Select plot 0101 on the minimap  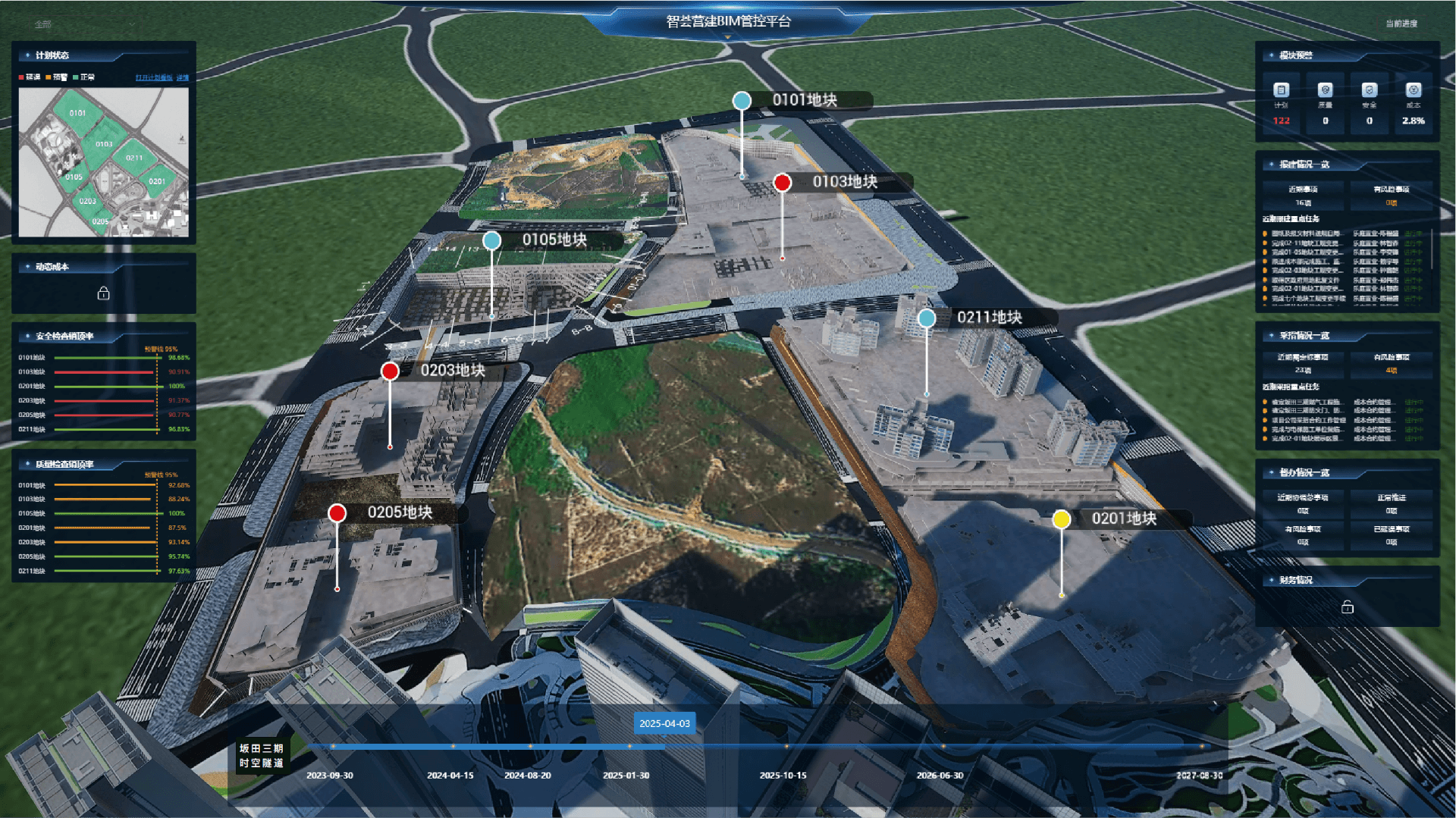coord(77,113)
